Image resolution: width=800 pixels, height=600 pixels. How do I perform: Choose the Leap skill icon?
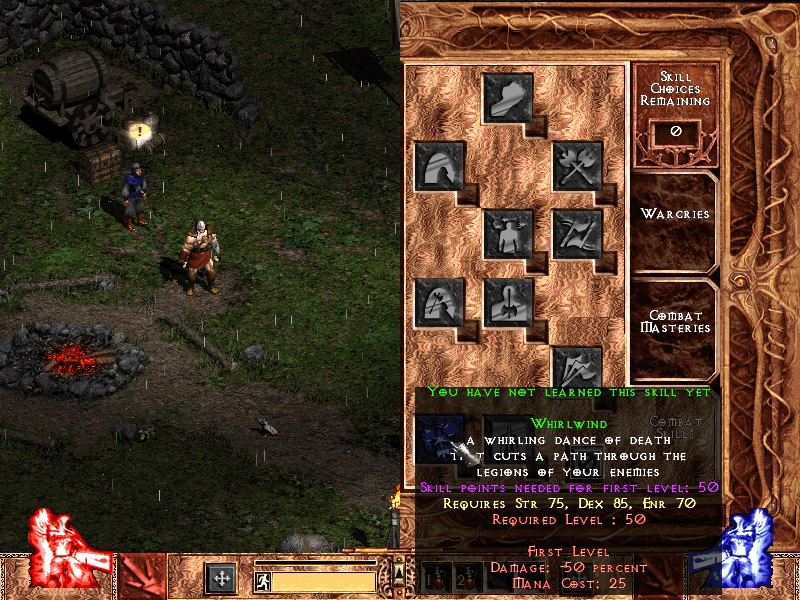438,165
